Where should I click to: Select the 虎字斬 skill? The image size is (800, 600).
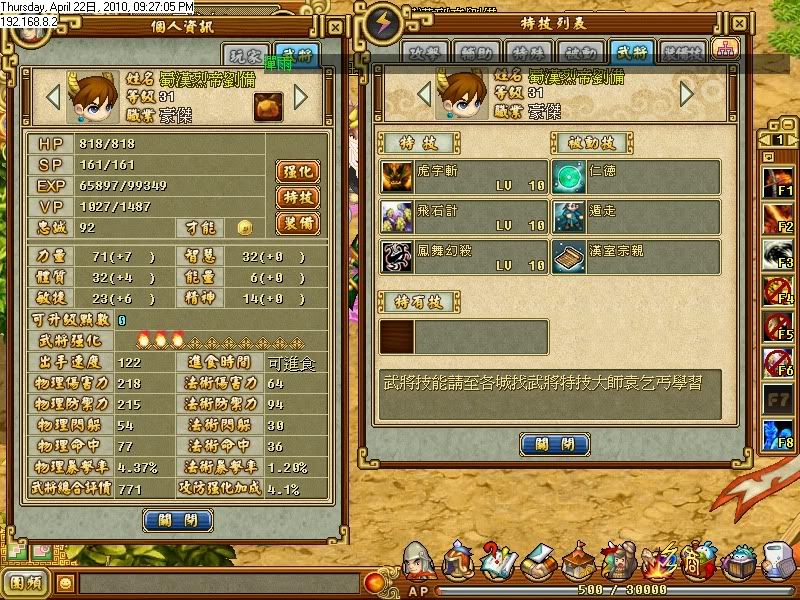(x=463, y=177)
